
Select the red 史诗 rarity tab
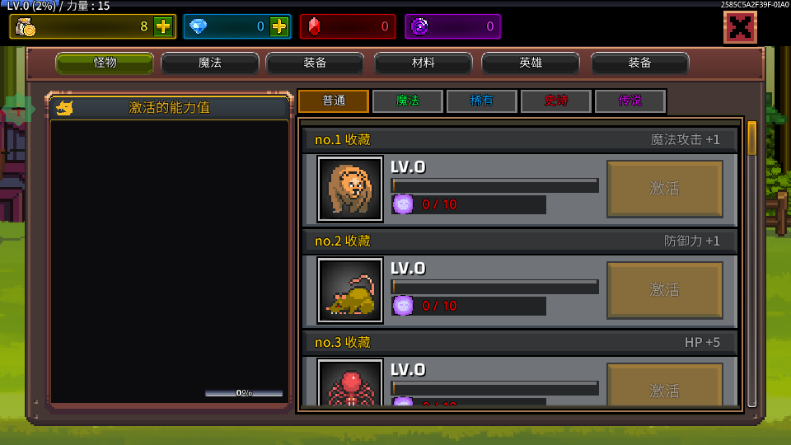pyautogui.click(x=555, y=101)
